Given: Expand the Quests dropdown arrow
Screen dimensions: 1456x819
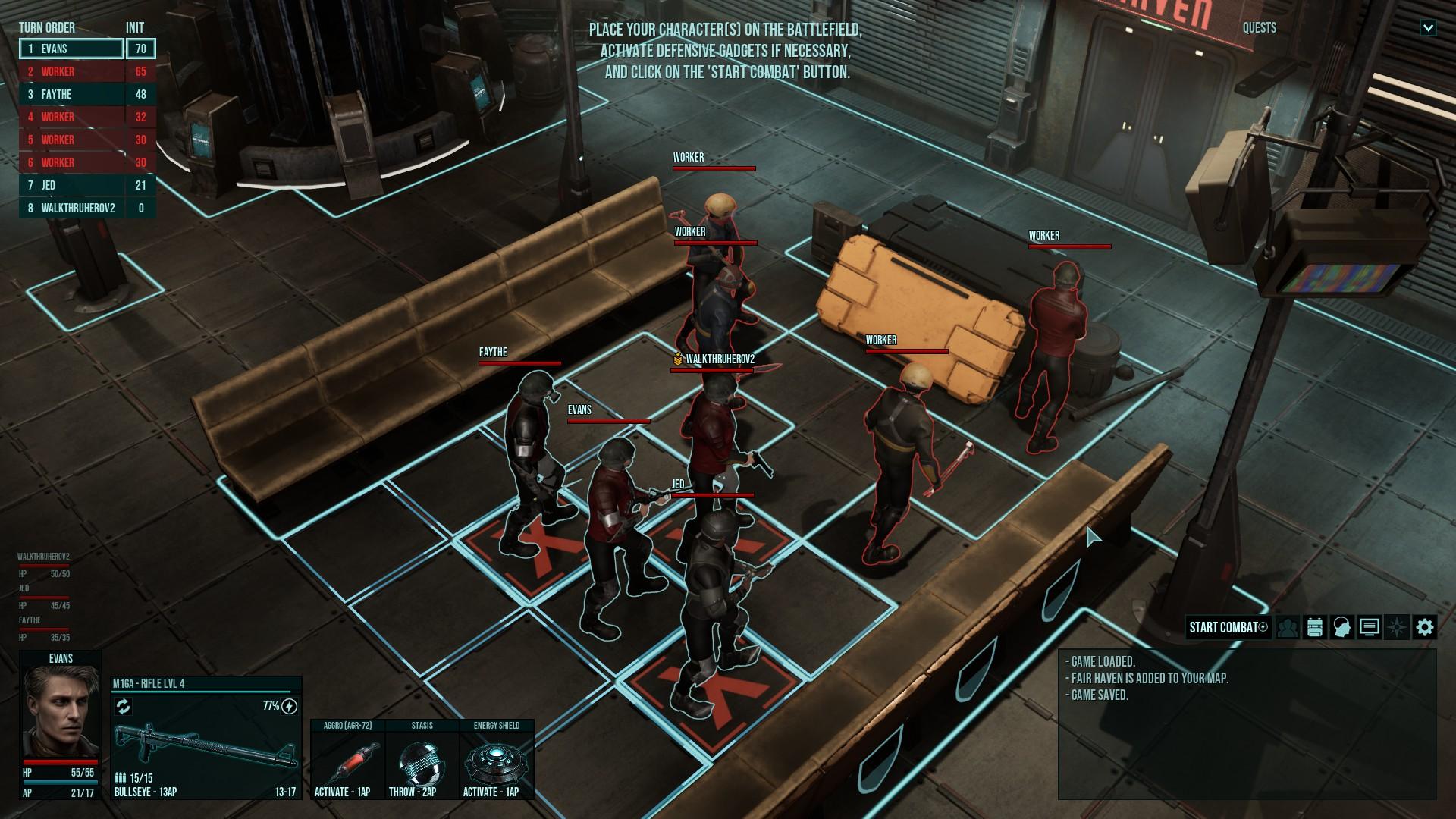Looking at the screenshot, I should (x=1428, y=28).
